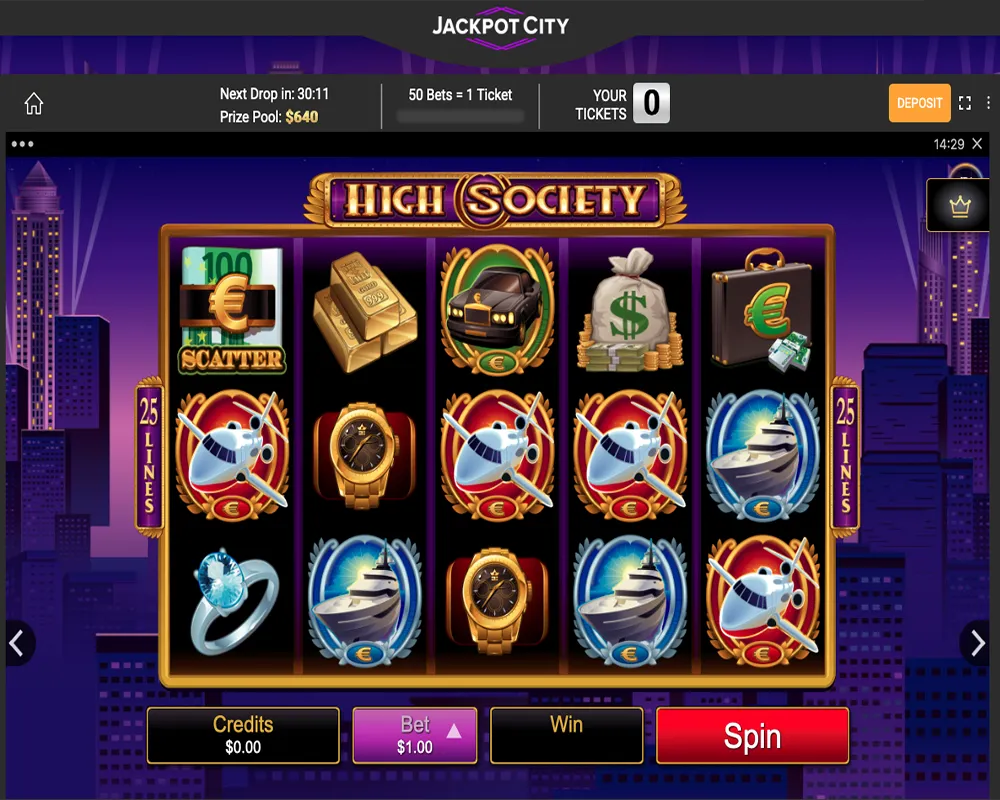Image resolution: width=1000 pixels, height=800 pixels.
Task: Spin the reels with the red button
Action: (752, 736)
